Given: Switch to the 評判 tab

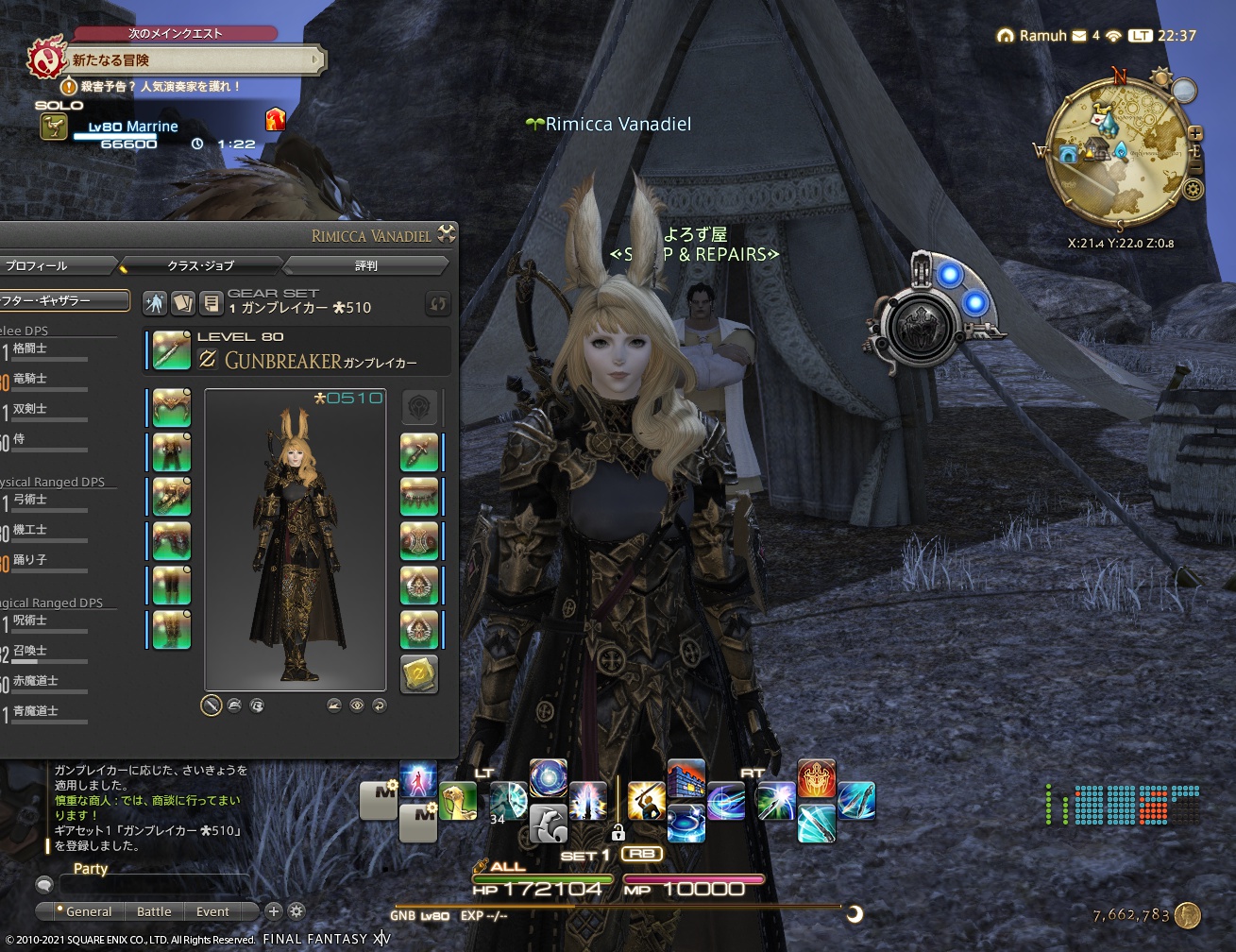Looking at the screenshot, I should coord(364,265).
